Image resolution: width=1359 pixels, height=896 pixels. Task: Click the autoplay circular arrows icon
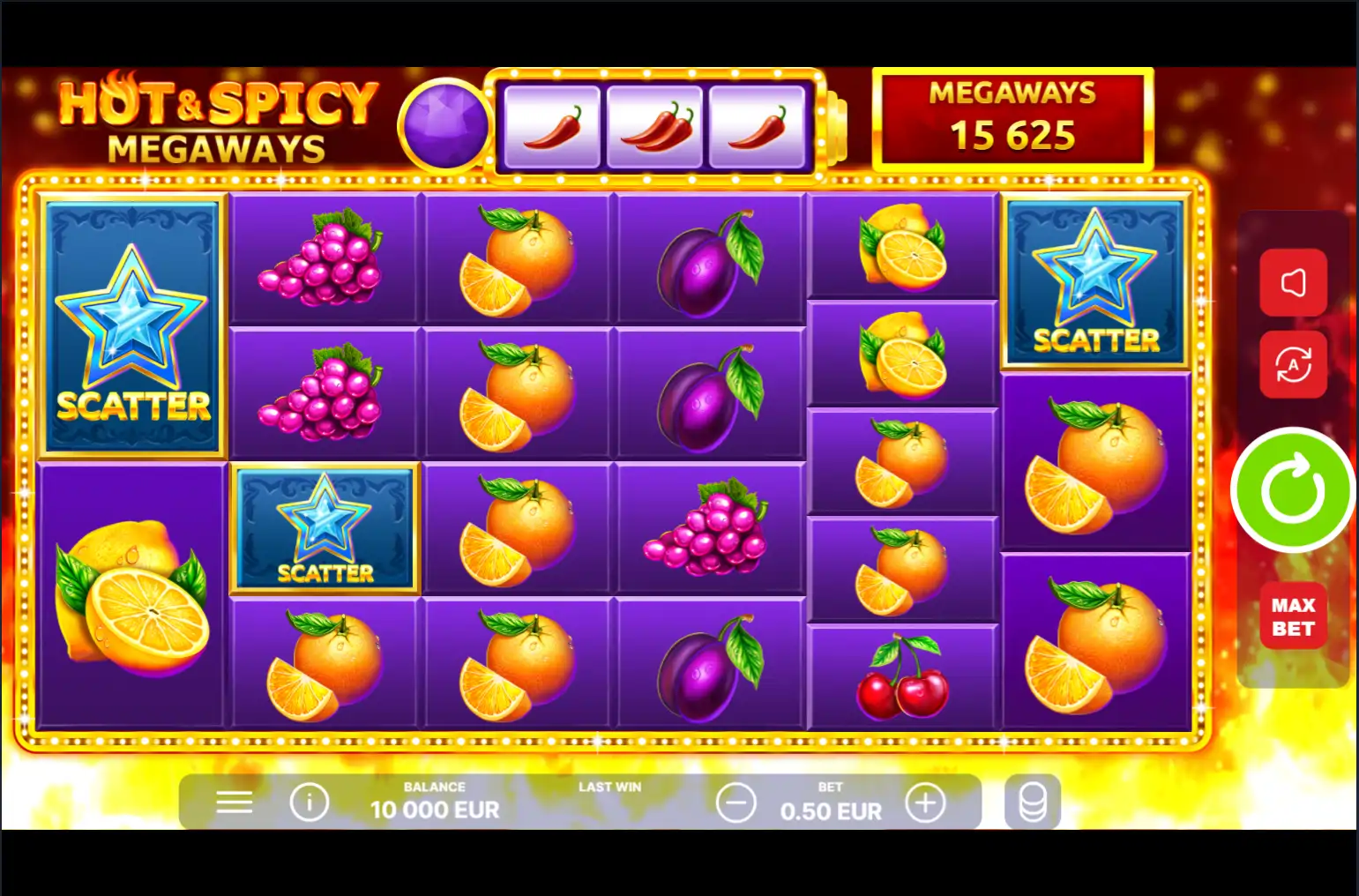click(x=1294, y=366)
